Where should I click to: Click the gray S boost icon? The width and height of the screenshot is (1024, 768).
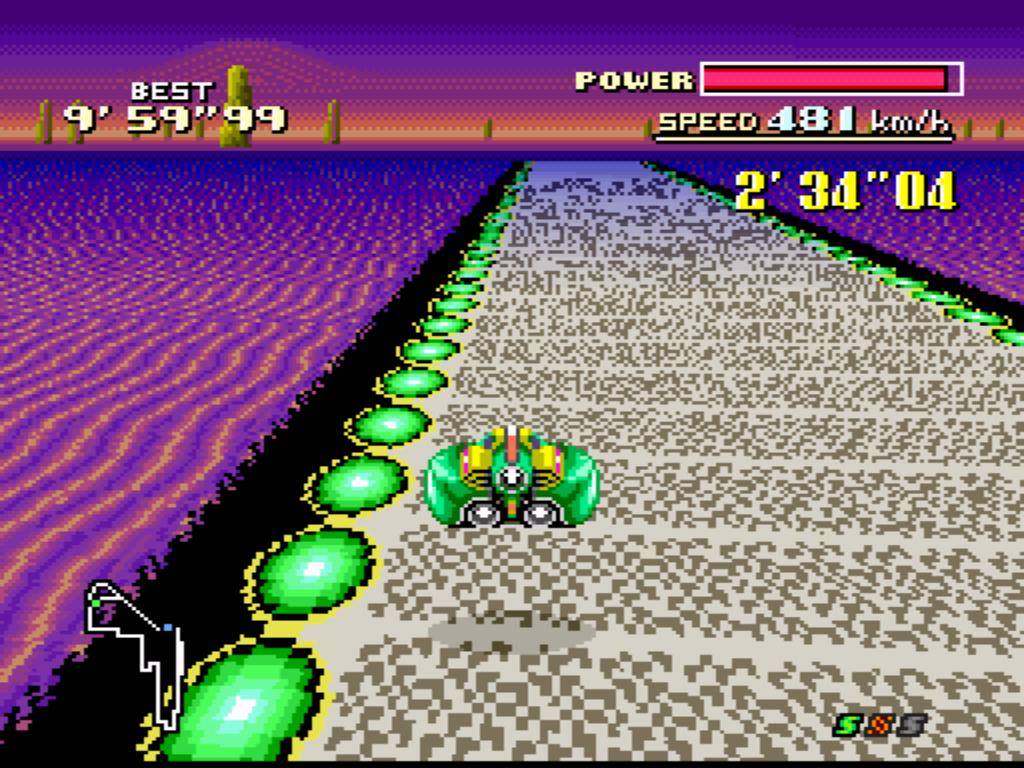click(911, 724)
